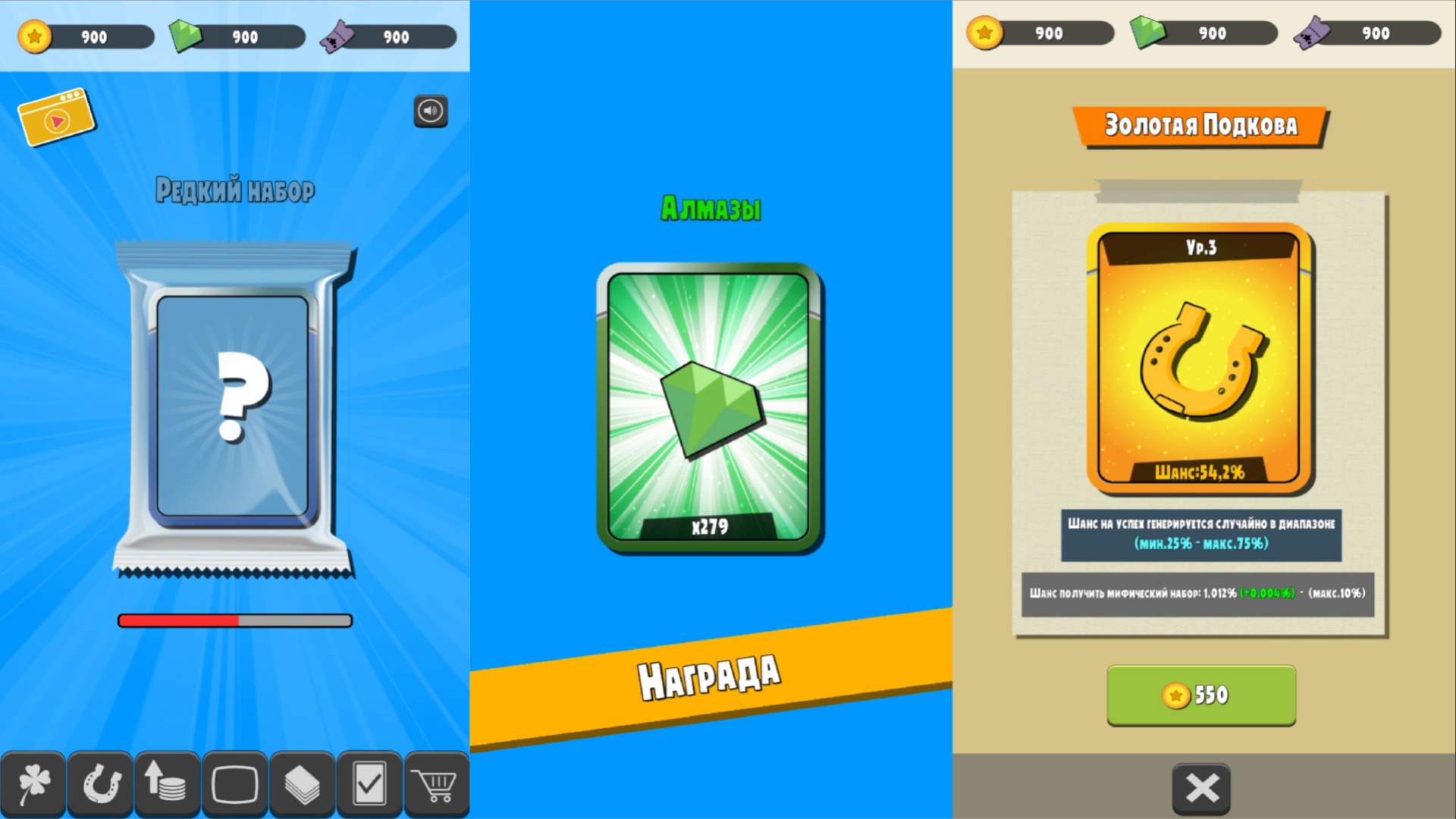The width and height of the screenshot is (1456, 819).
Task: Toggle the checkmark on the checklist button
Action: tap(370, 783)
